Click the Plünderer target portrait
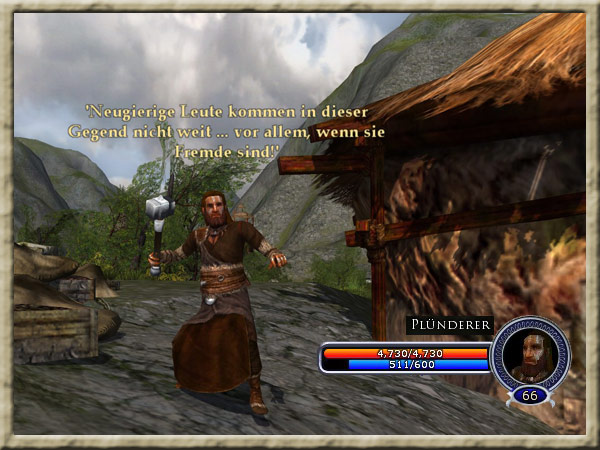This screenshot has width=600, height=450. click(528, 354)
